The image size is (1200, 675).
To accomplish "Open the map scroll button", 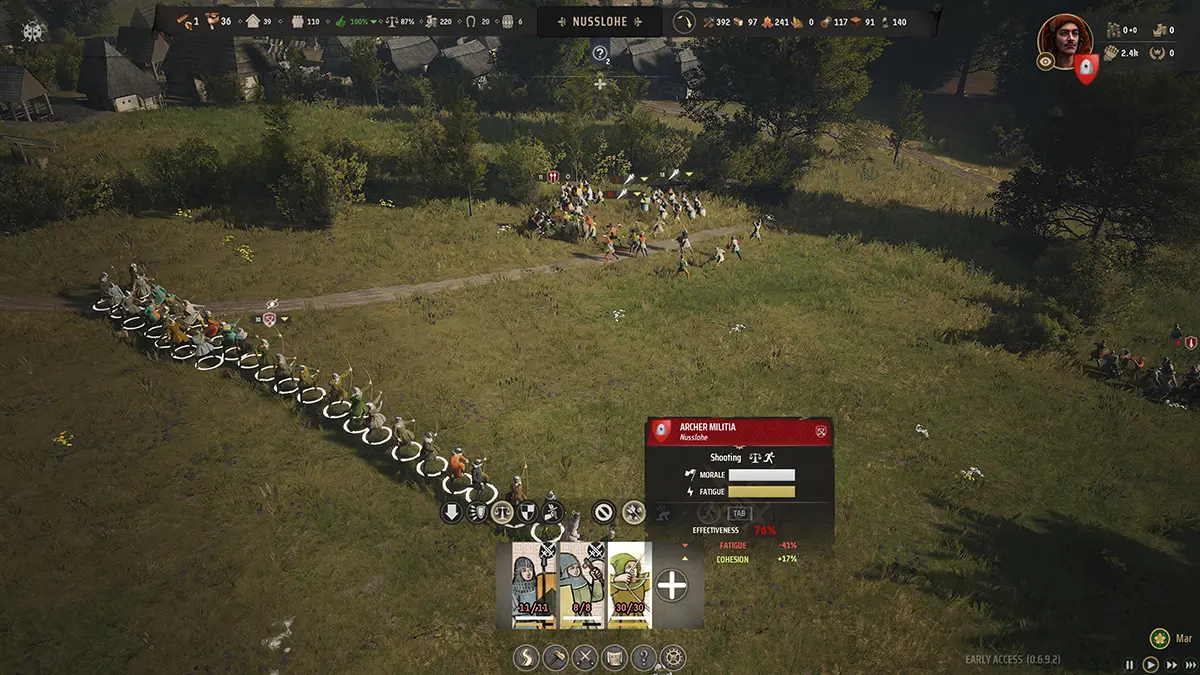I will [615, 658].
